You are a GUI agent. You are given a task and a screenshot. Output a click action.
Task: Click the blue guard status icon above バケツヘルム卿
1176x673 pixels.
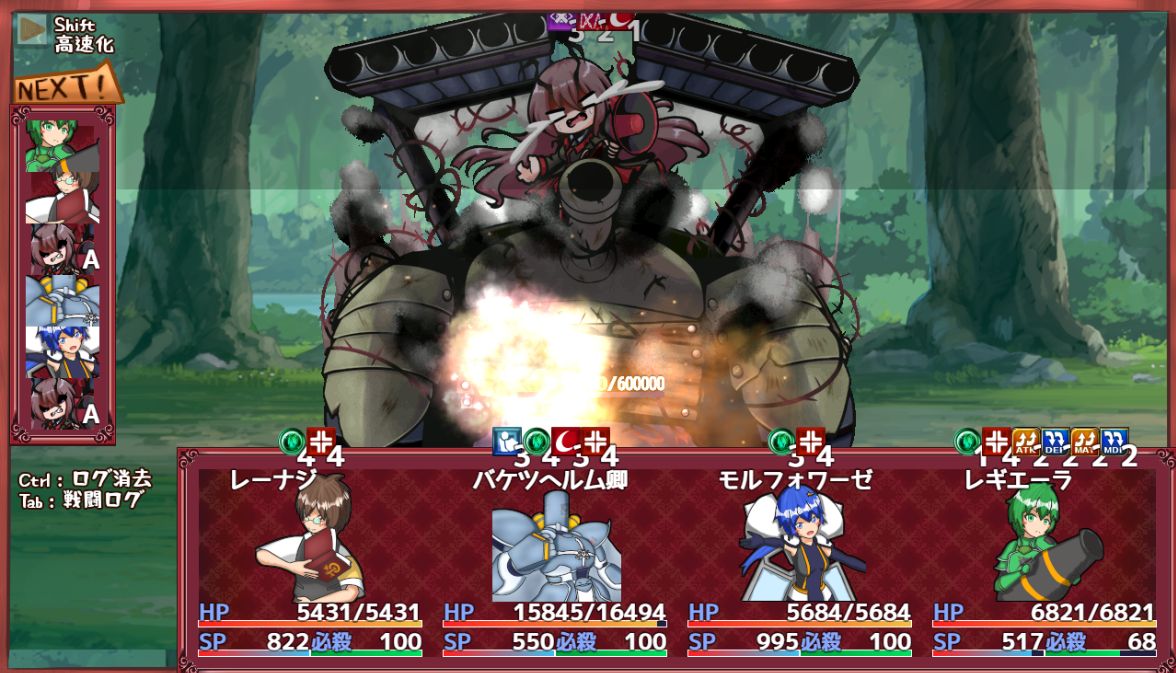[507, 441]
